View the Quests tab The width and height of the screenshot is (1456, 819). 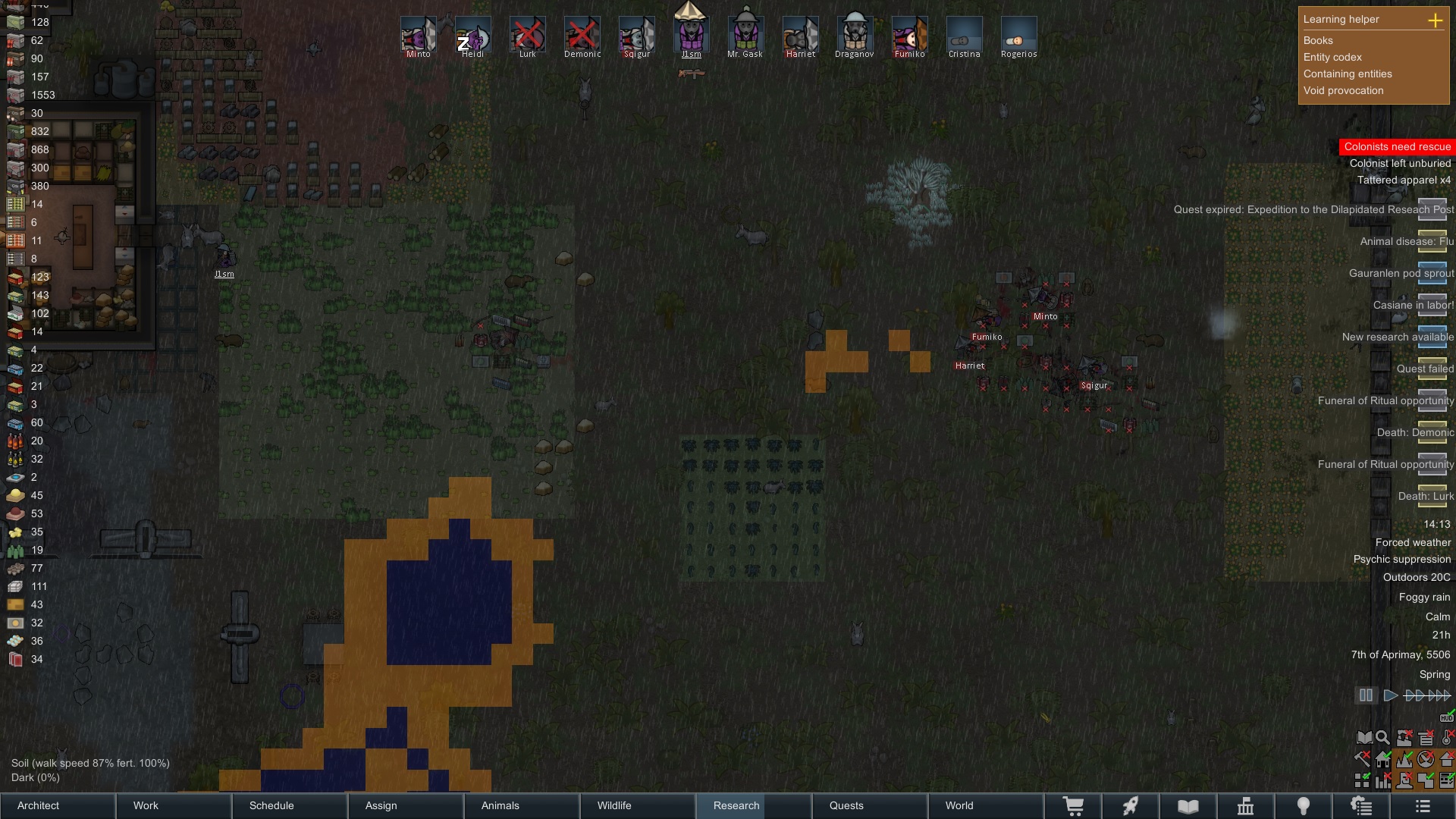pyautogui.click(x=870, y=805)
